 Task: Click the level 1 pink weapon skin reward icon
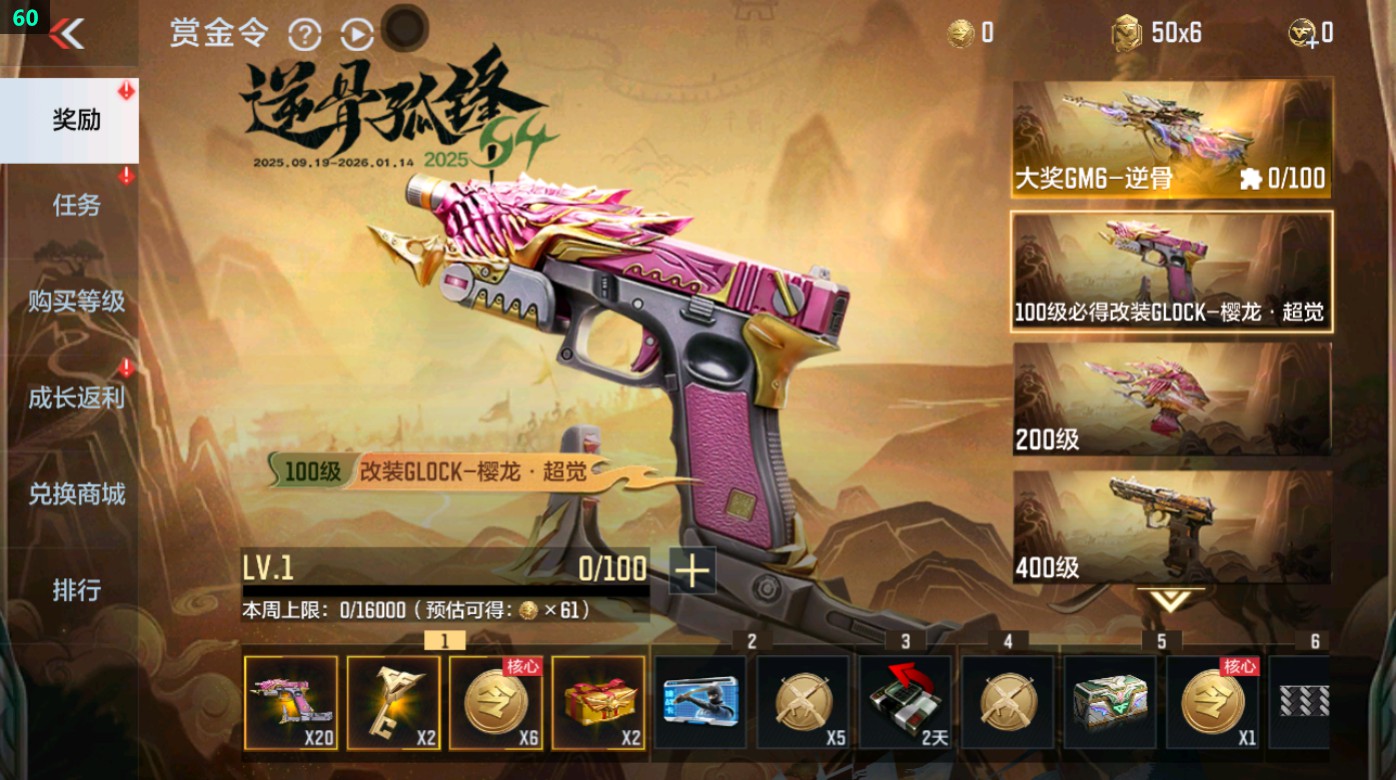291,703
